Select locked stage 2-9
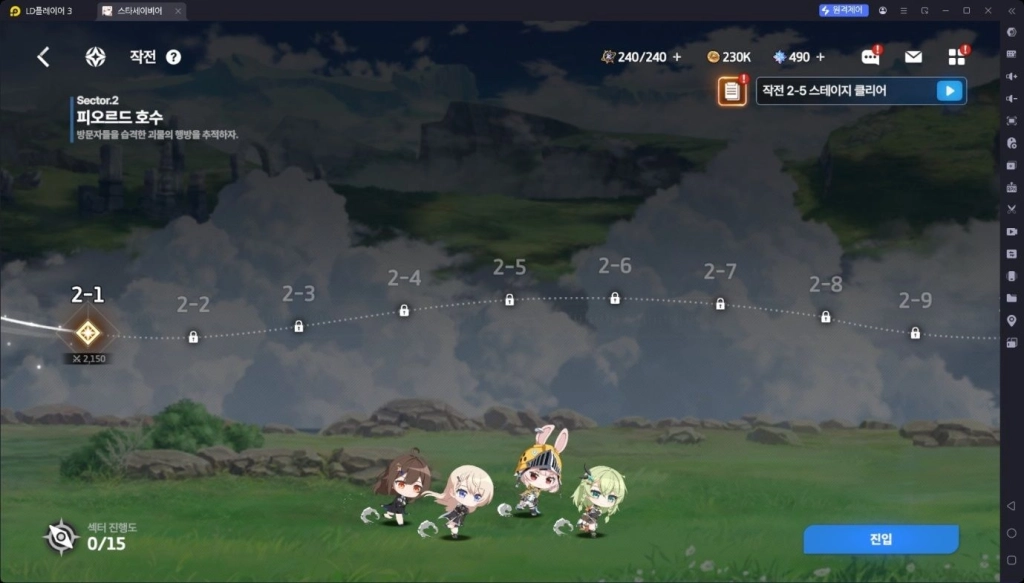This screenshot has width=1024, height=583. click(x=915, y=333)
